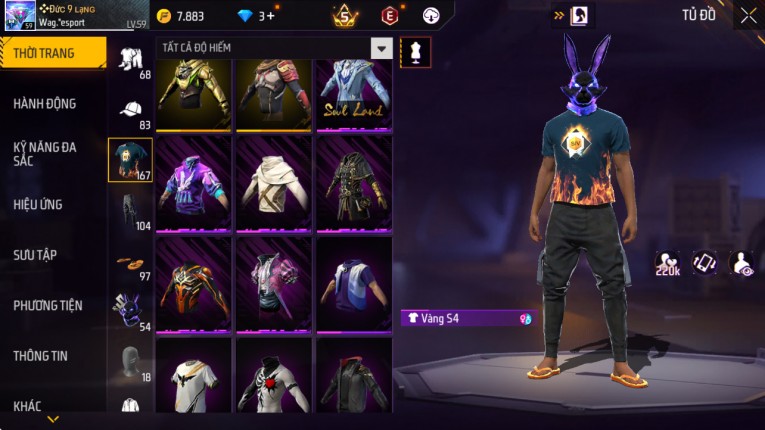Select the Hiệu Ứng category

click(x=39, y=205)
